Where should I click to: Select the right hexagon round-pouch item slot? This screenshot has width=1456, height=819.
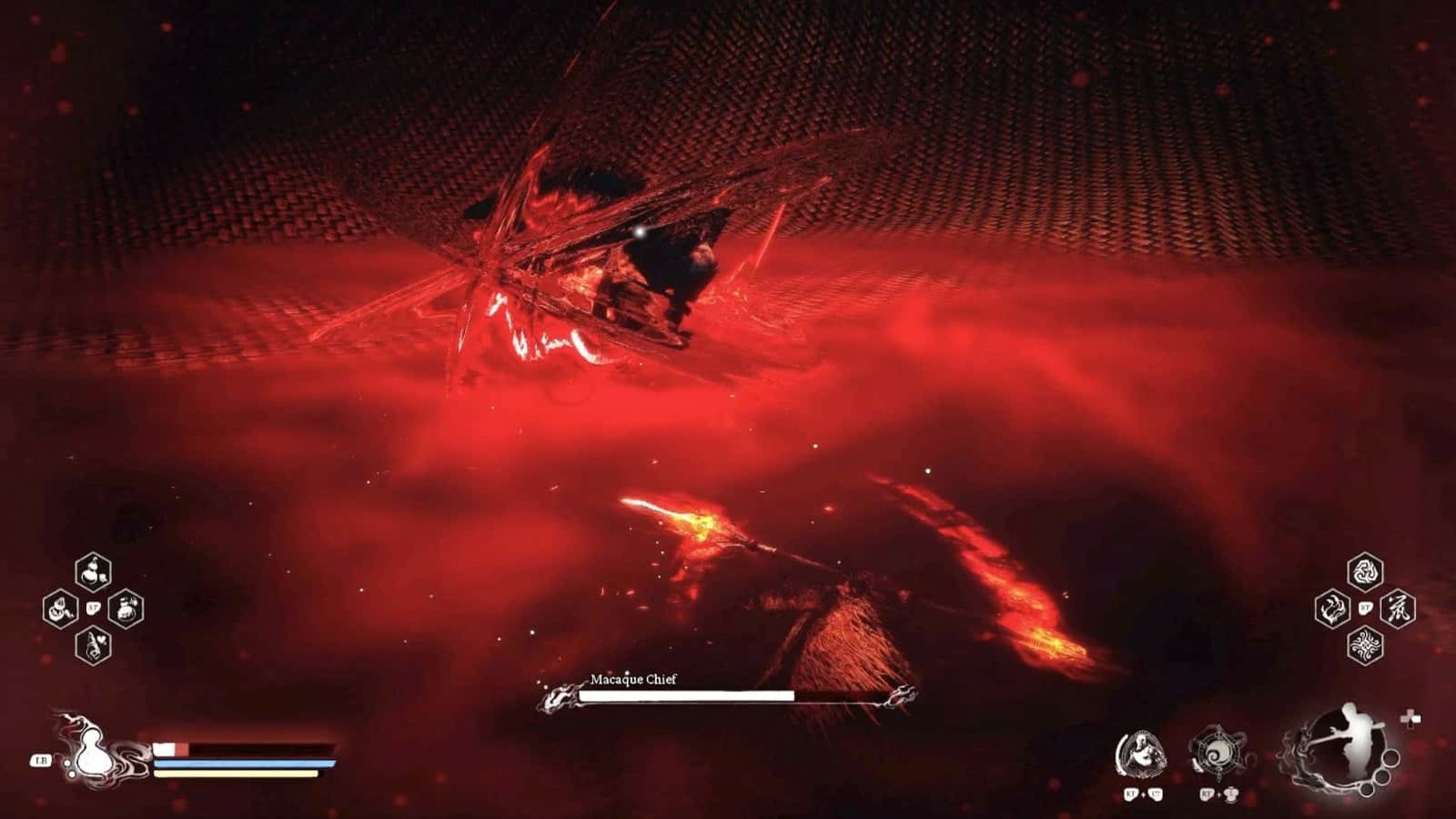pyautogui.click(x=126, y=609)
